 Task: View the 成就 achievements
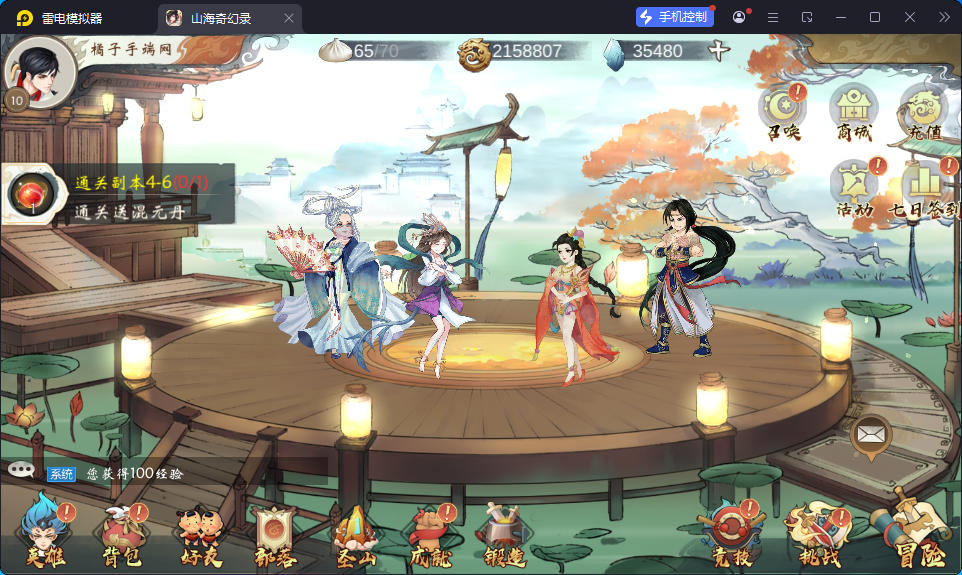[431, 537]
